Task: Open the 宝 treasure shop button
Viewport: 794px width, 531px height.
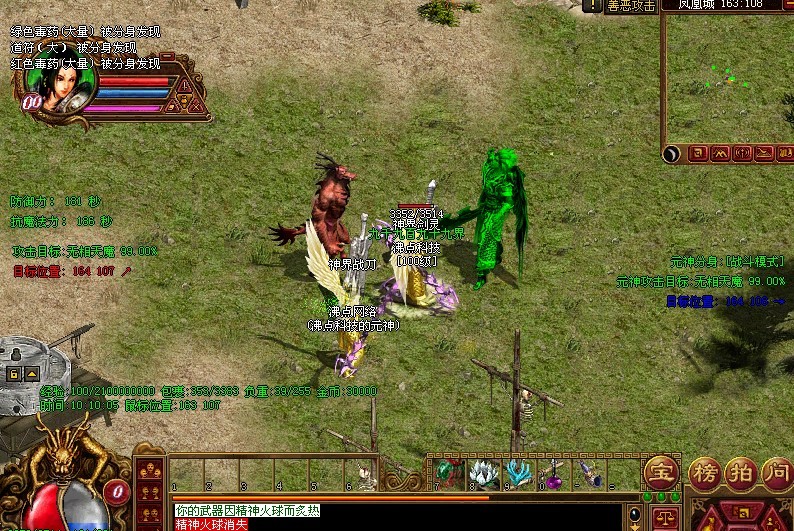Action: coord(660,473)
